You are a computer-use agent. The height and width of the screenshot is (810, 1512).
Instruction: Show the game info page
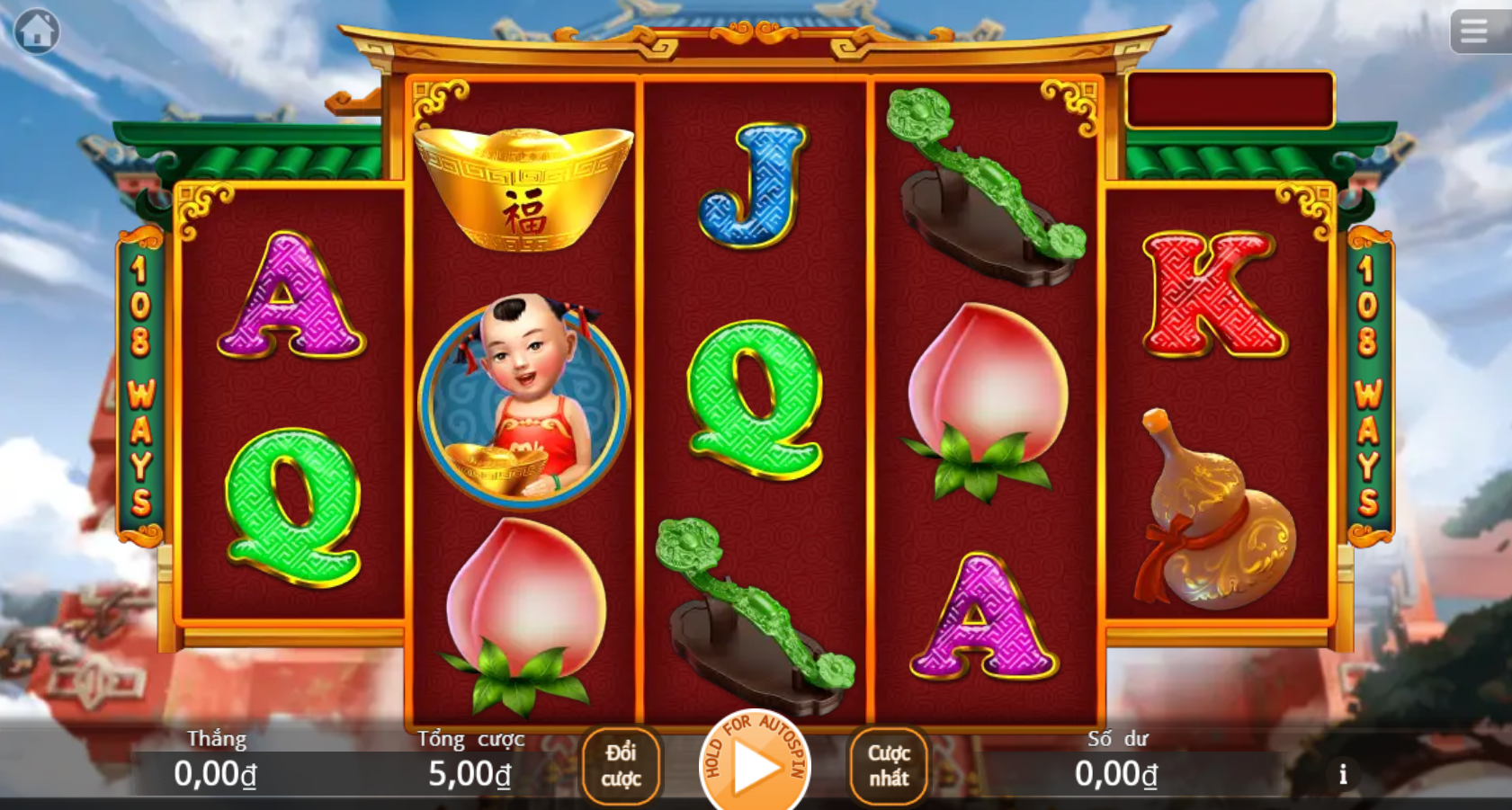click(1343, 774)
